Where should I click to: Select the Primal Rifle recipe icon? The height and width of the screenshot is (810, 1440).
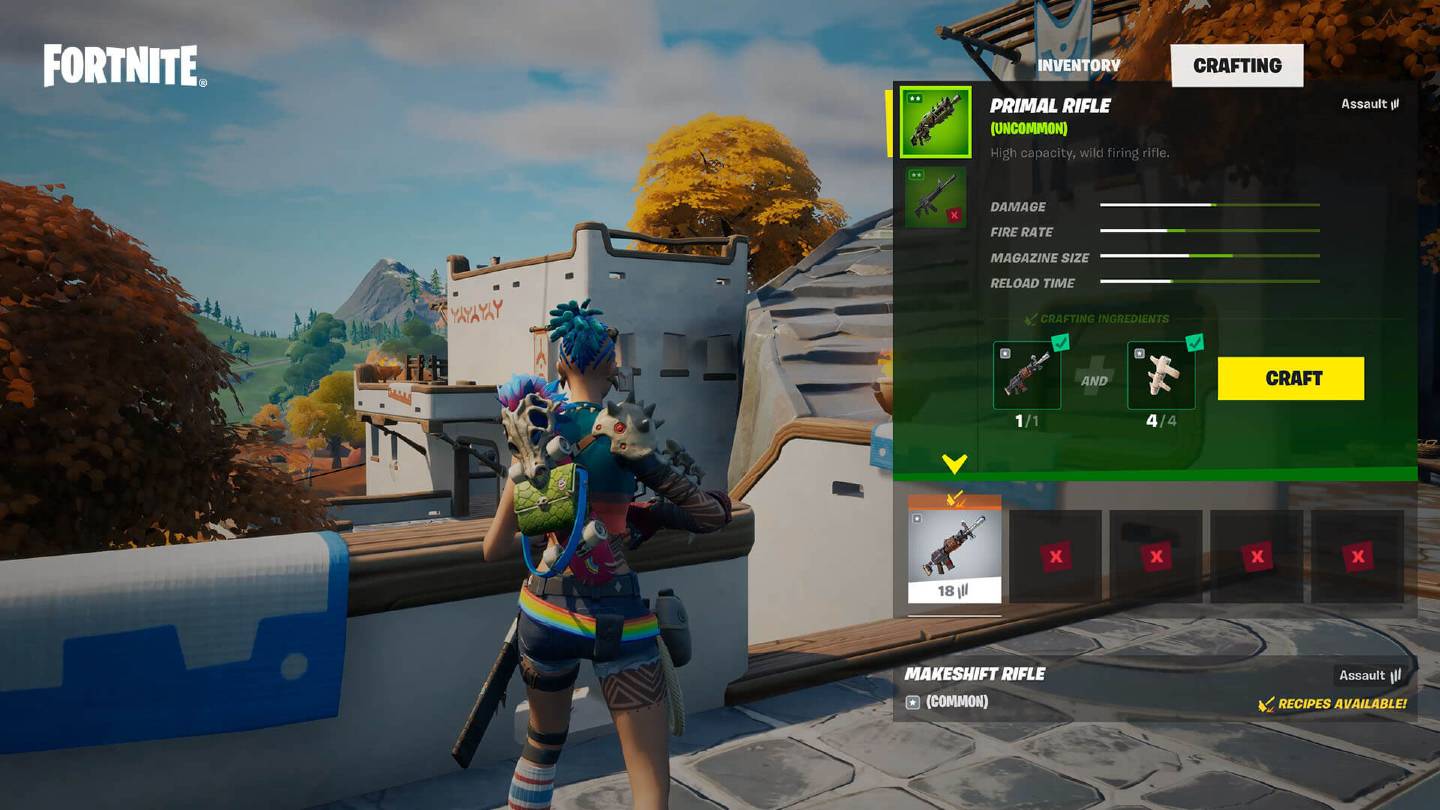pos(935,122)
